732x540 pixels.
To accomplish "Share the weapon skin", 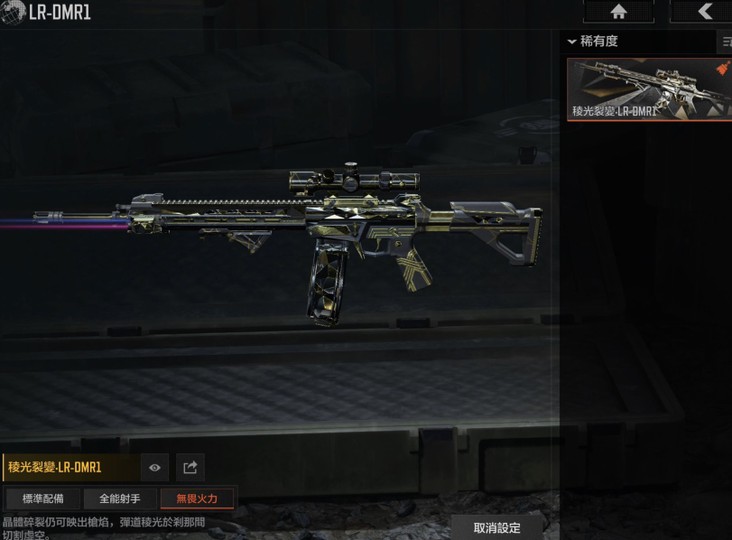I will pyautogui.click(x=190, y=467).
